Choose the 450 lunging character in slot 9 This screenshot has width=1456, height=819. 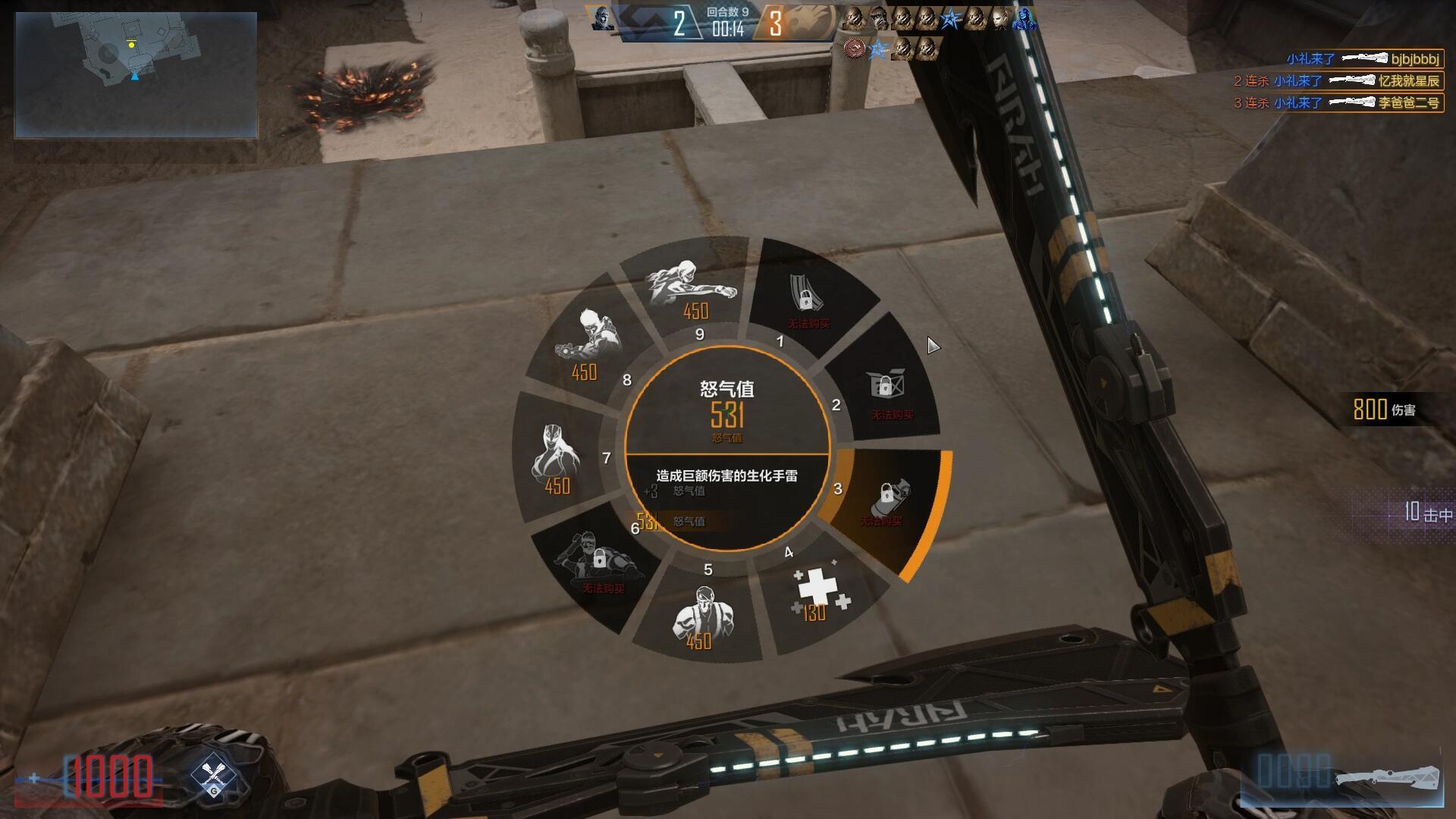(690, 287)
